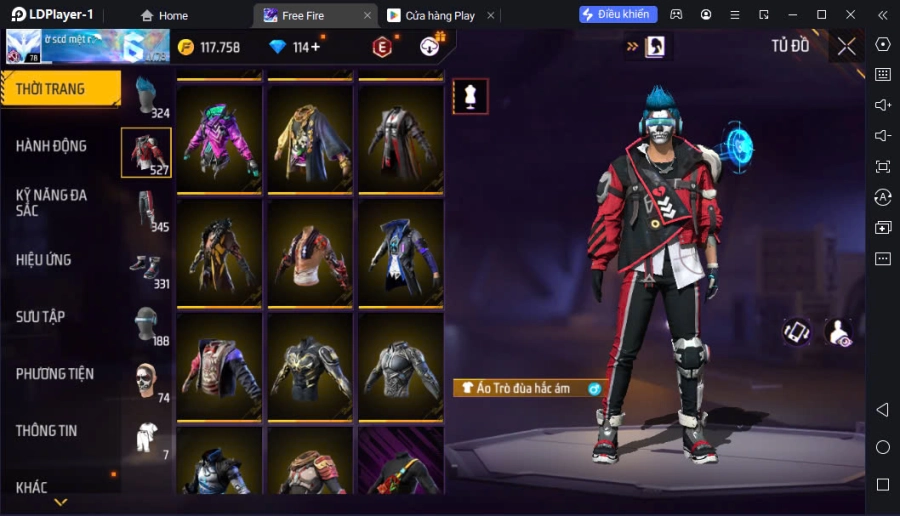900x516 pixels.
Task: Select the KỸ NĂNG ĐA SẮC tab
Action: (52, 203)
